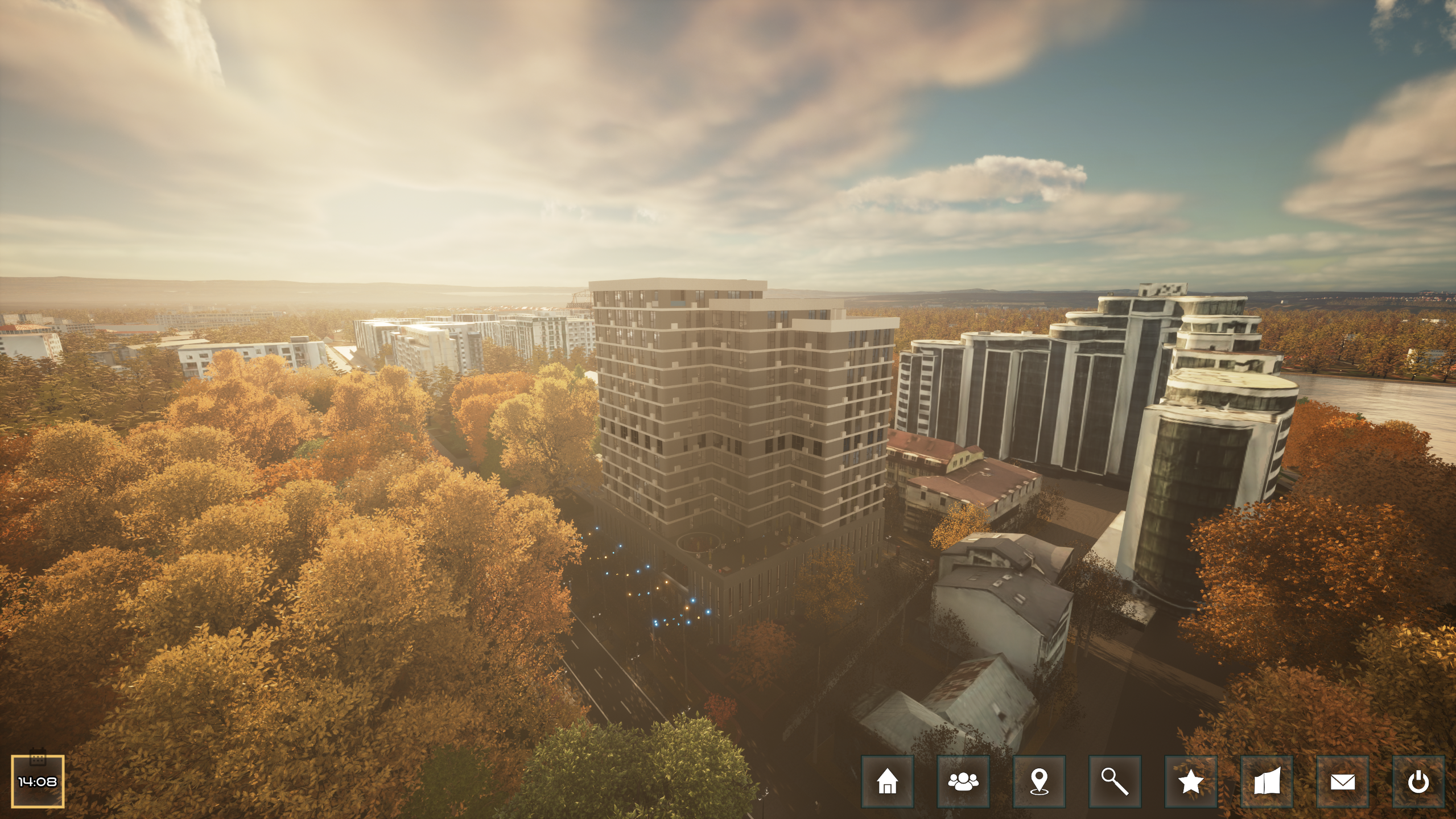The width and height of the screenshot is (1456, 819).
Task: Activate the magnifying glass search button
Action: click(1115, 781)
